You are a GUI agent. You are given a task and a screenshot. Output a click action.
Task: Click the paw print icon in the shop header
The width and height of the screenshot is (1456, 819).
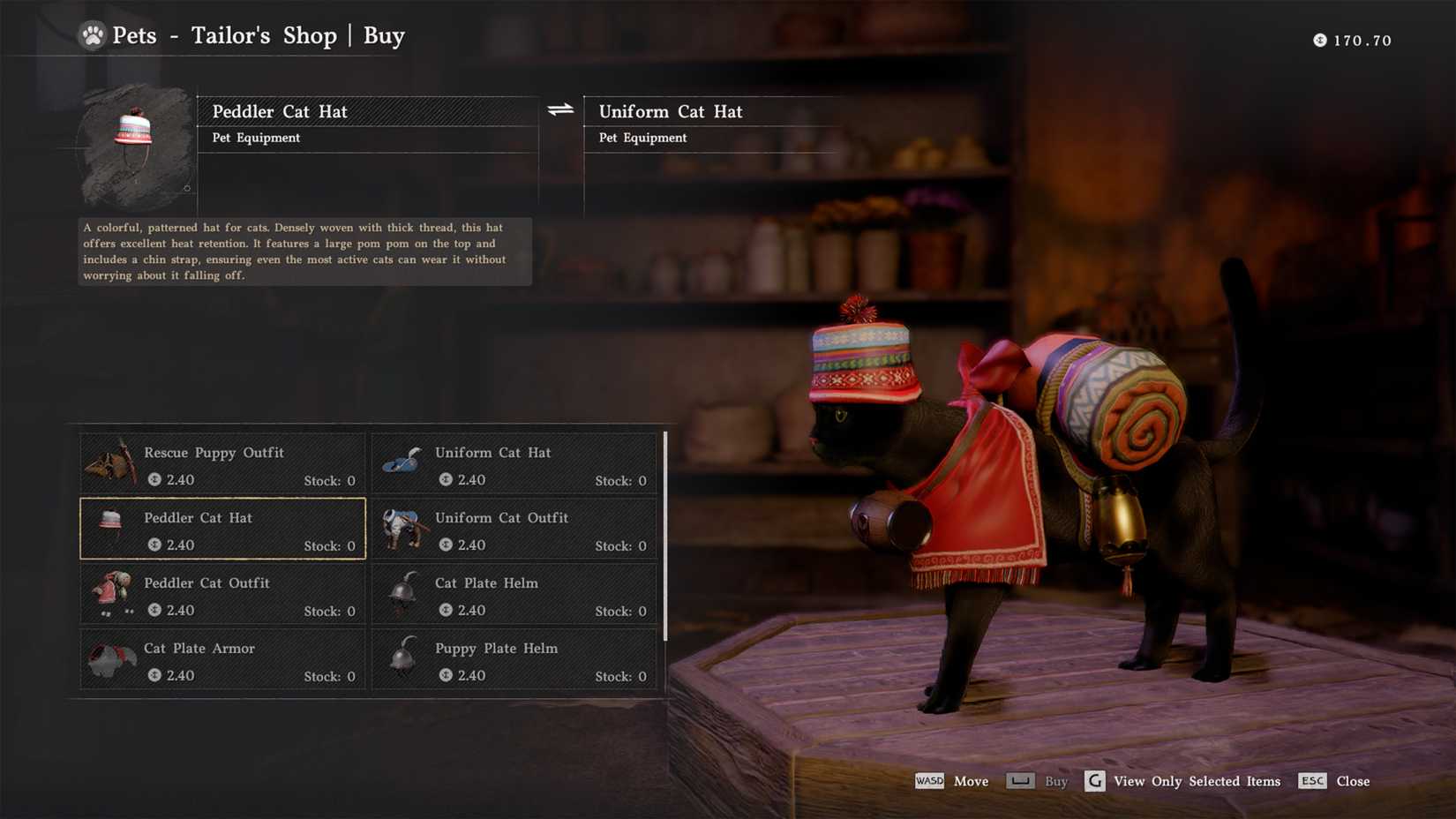[x=93, y=36]
